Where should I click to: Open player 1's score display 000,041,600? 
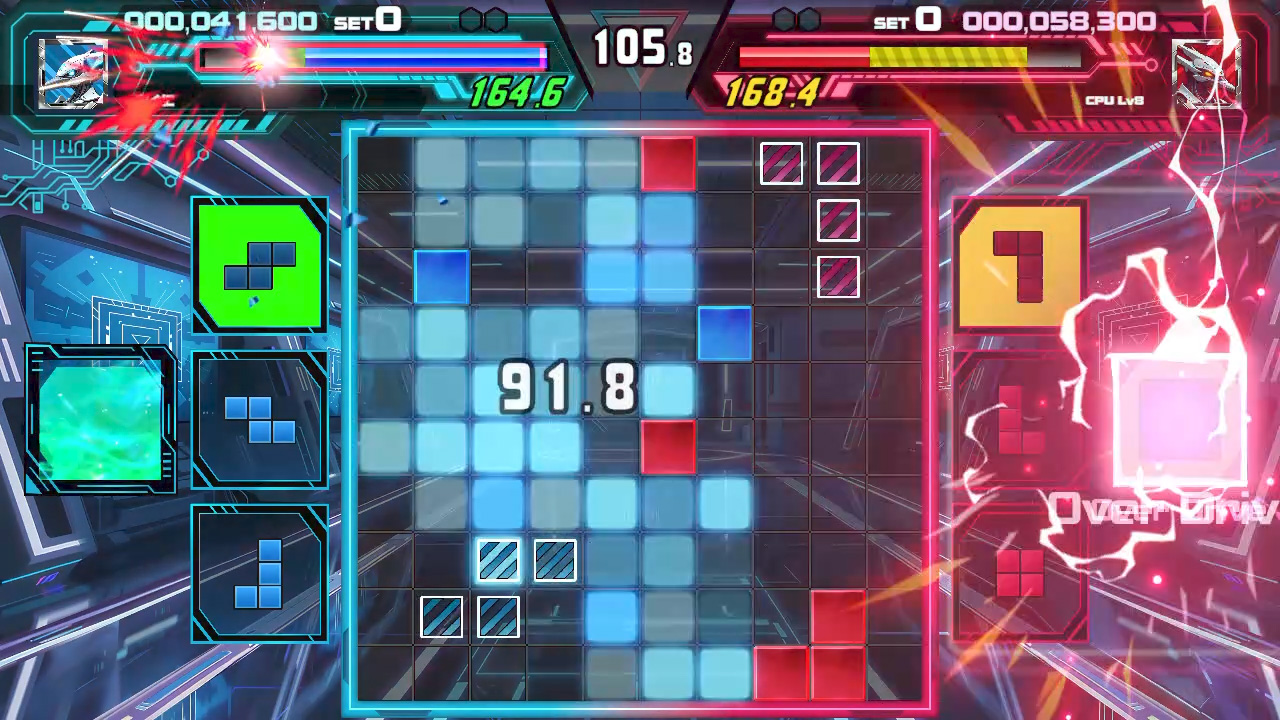[222, 18]
